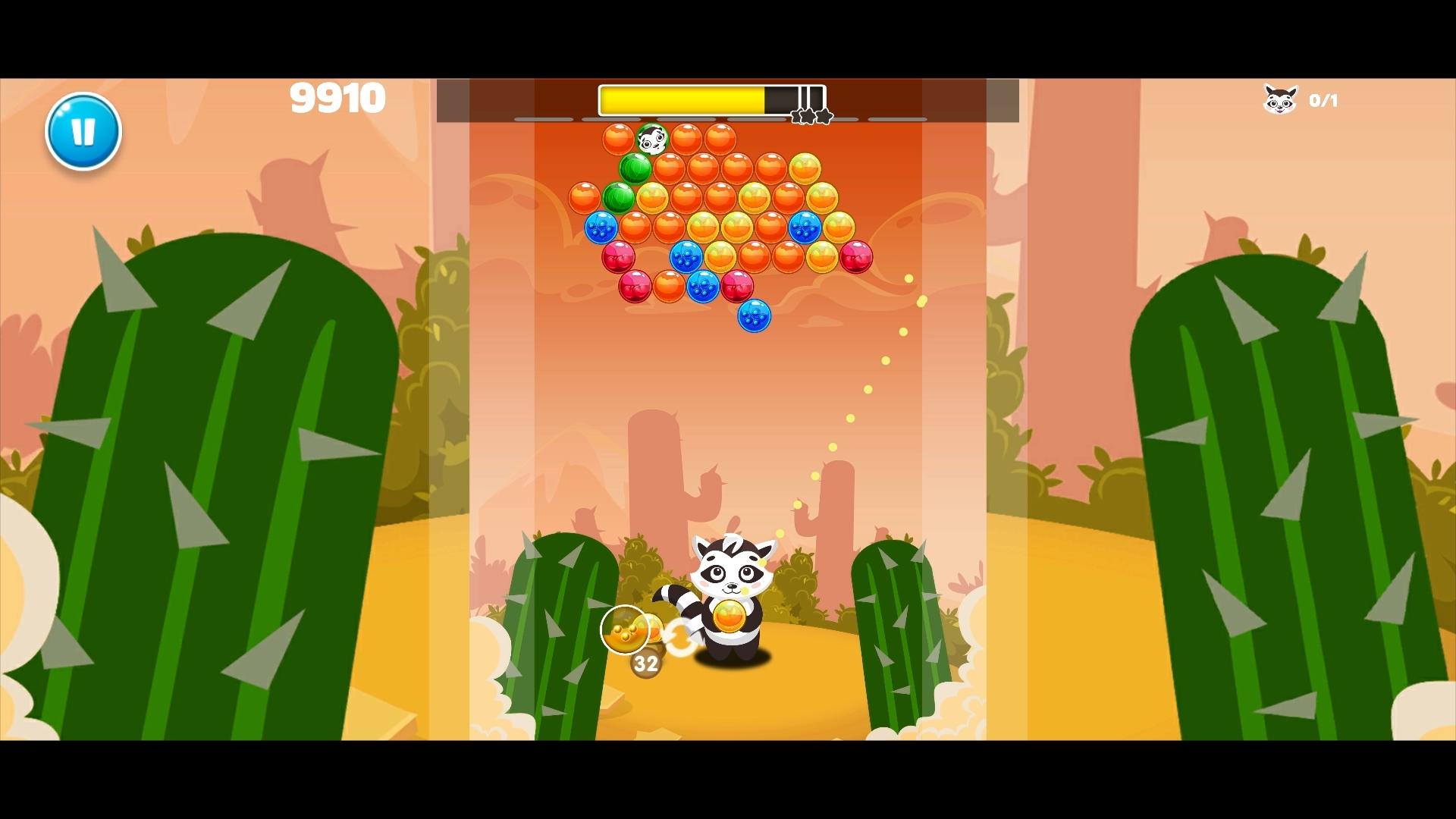This screenshot has height=819, width=1456.
Task: Expand the bubble count badge showing 32
Action: (645, 665)
